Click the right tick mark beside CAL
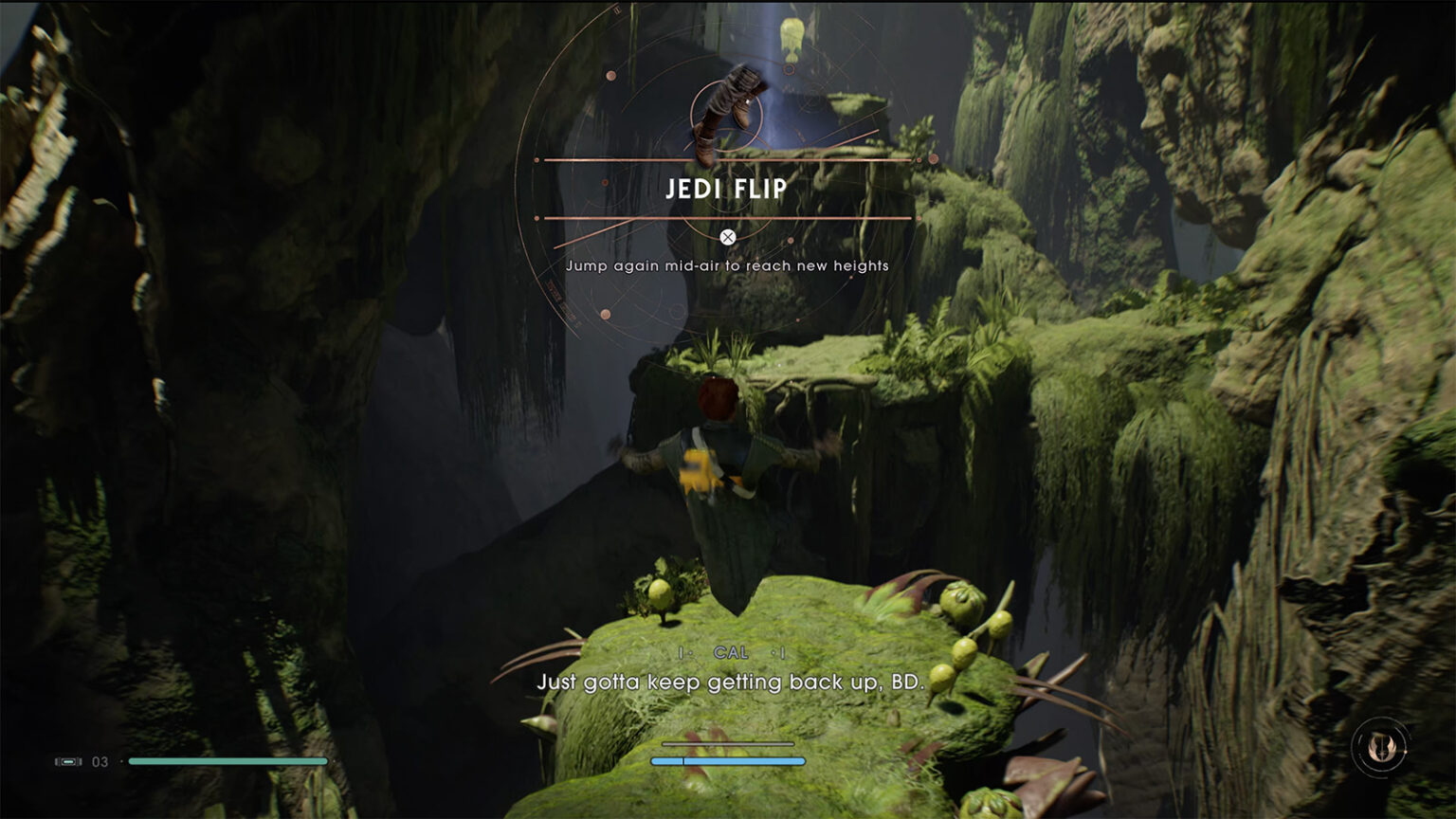 coord(781,652)
